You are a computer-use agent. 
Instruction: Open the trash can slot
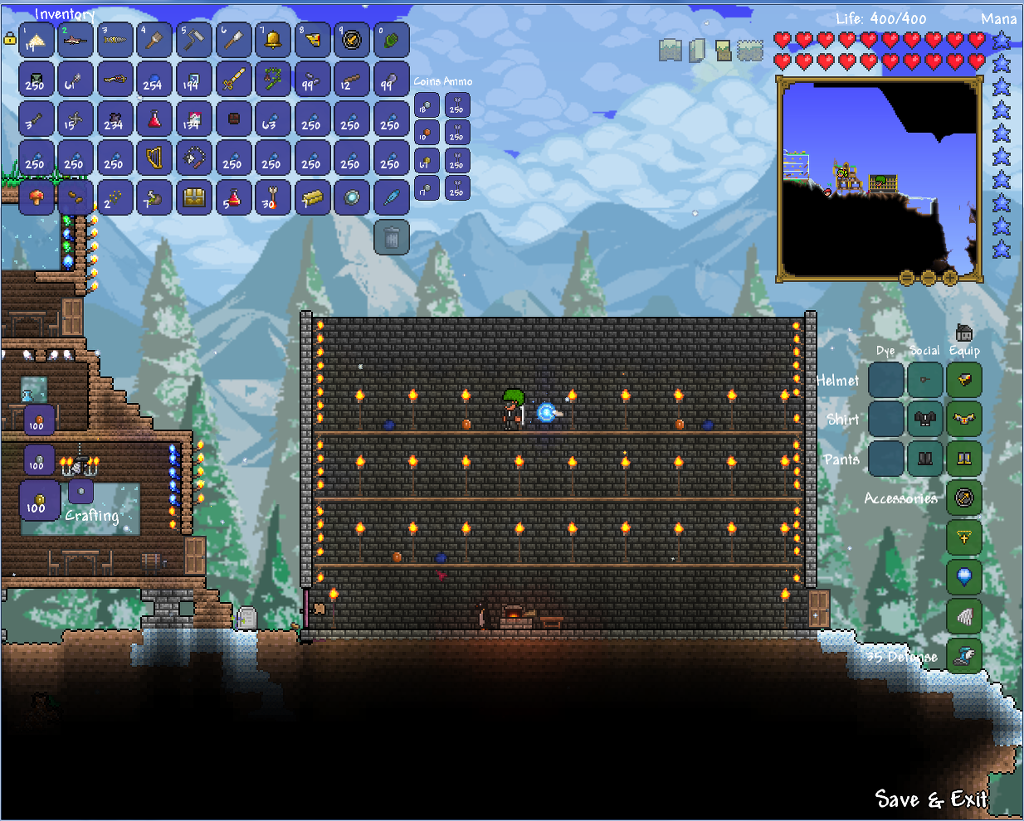[392, 237]
